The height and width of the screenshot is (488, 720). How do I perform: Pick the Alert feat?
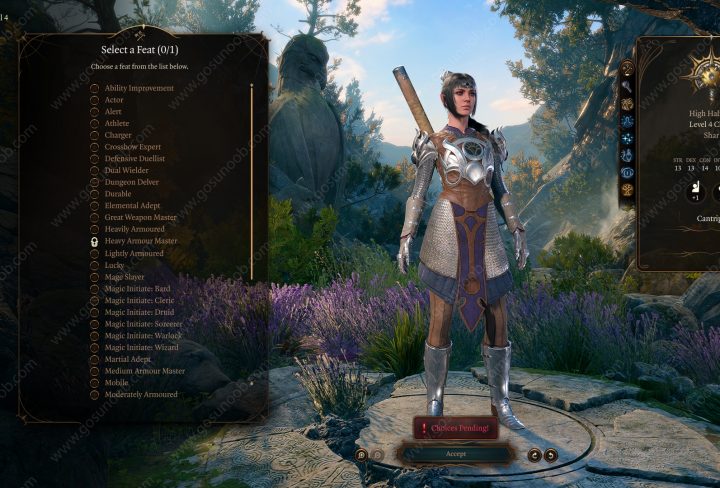point(113,112)
